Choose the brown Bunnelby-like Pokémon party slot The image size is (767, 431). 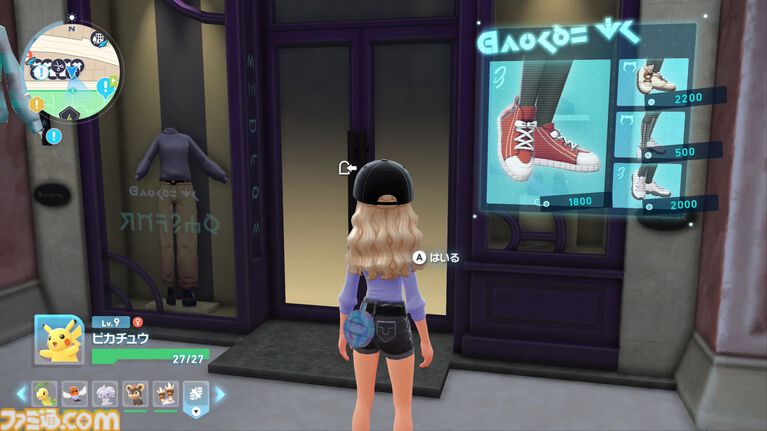tap(135, 394)
